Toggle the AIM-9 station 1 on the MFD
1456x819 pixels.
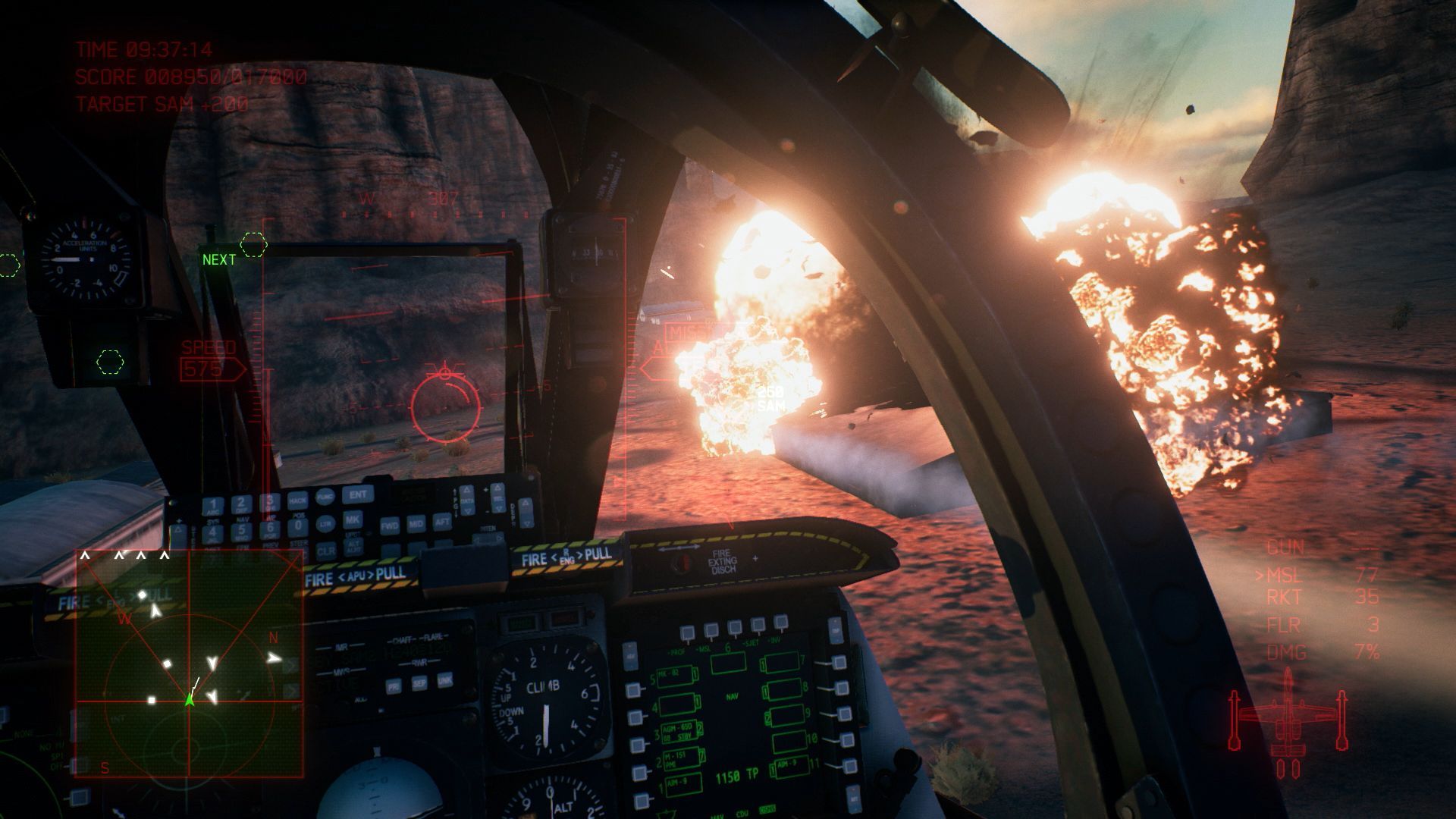682,783
